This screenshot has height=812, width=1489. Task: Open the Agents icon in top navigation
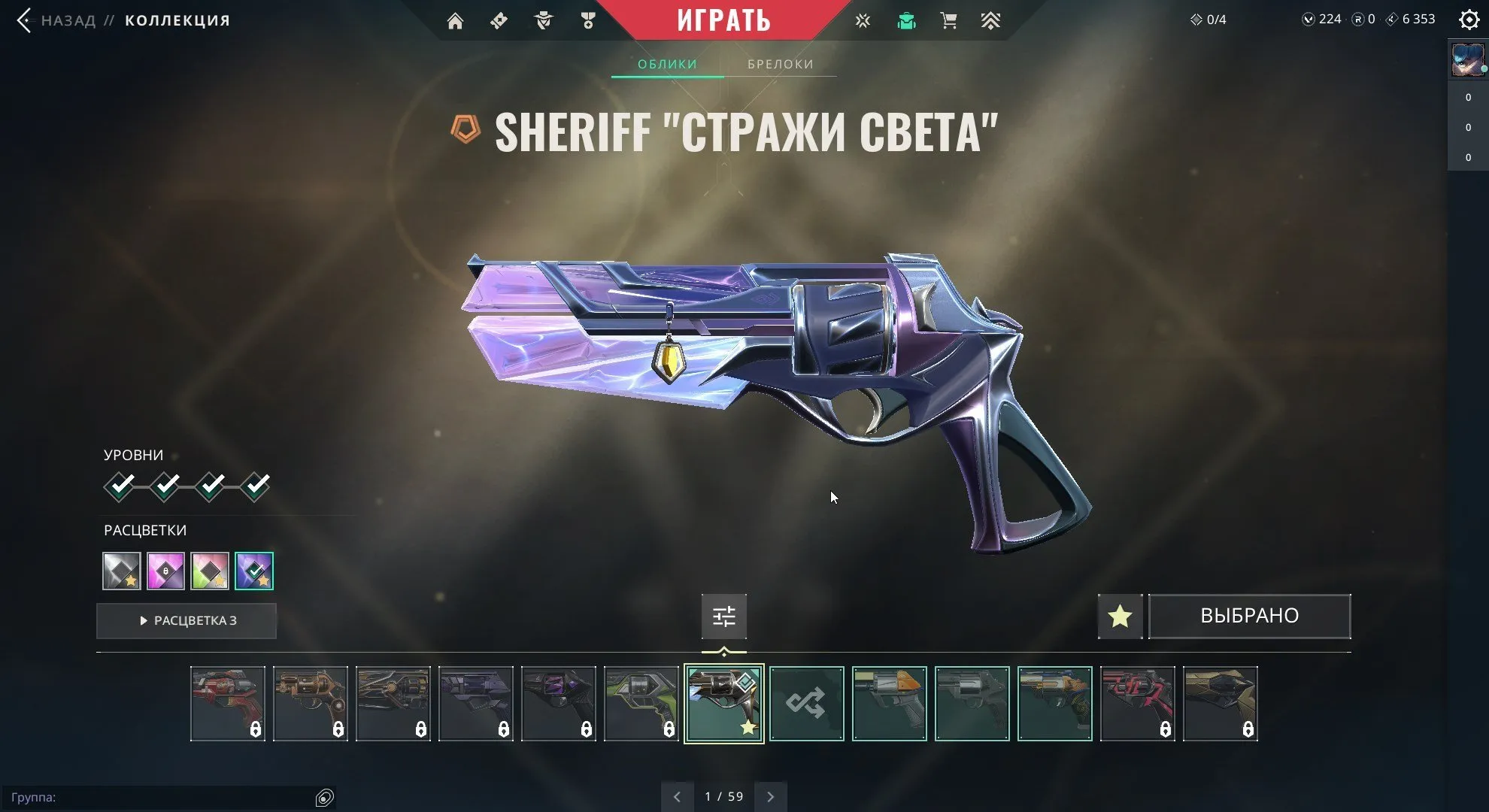click(543, 20)
